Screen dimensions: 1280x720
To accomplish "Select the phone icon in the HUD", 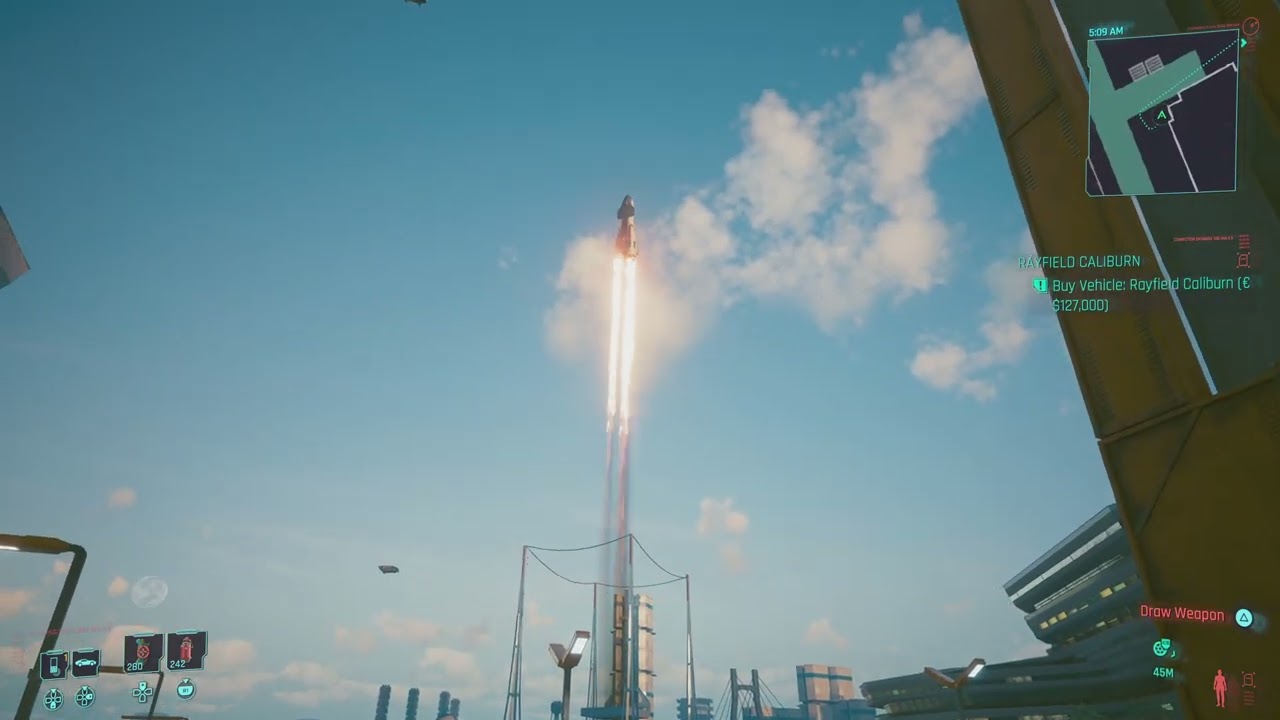I will pos(53,663).
